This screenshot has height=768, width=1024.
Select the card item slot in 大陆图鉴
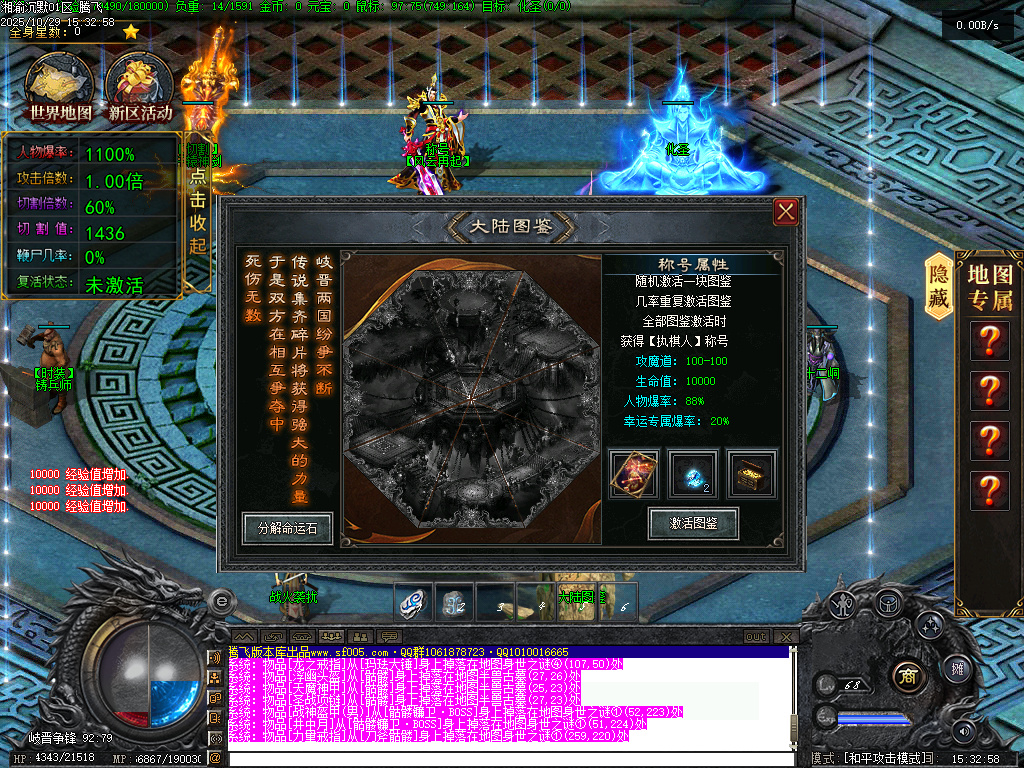pyautogui.click(x=635, y=474)
